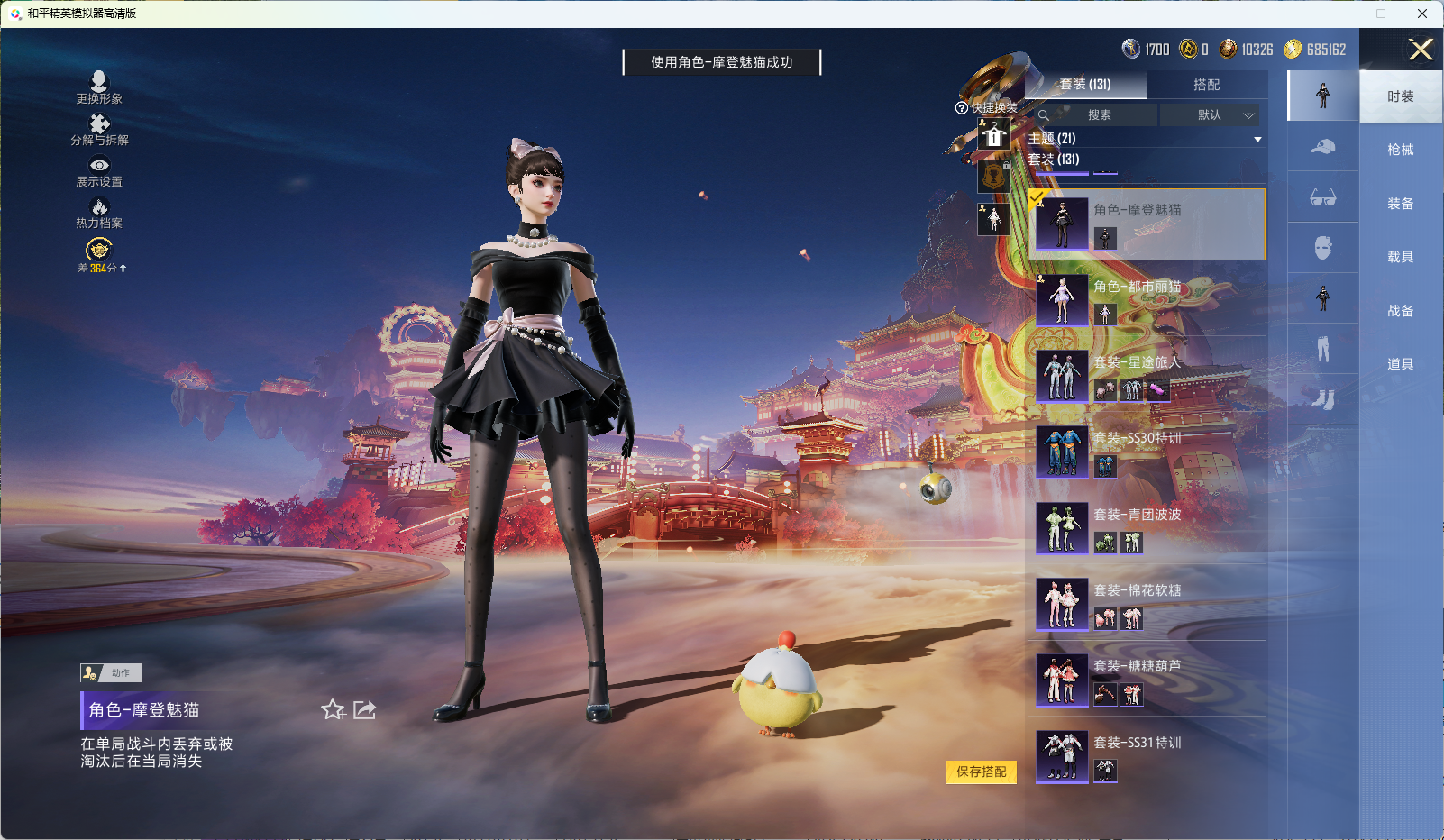Toggle the favorite star for 角色-摩登魅猫
Viewport: 1444px width, 840px height.
(x=333, y=710)
